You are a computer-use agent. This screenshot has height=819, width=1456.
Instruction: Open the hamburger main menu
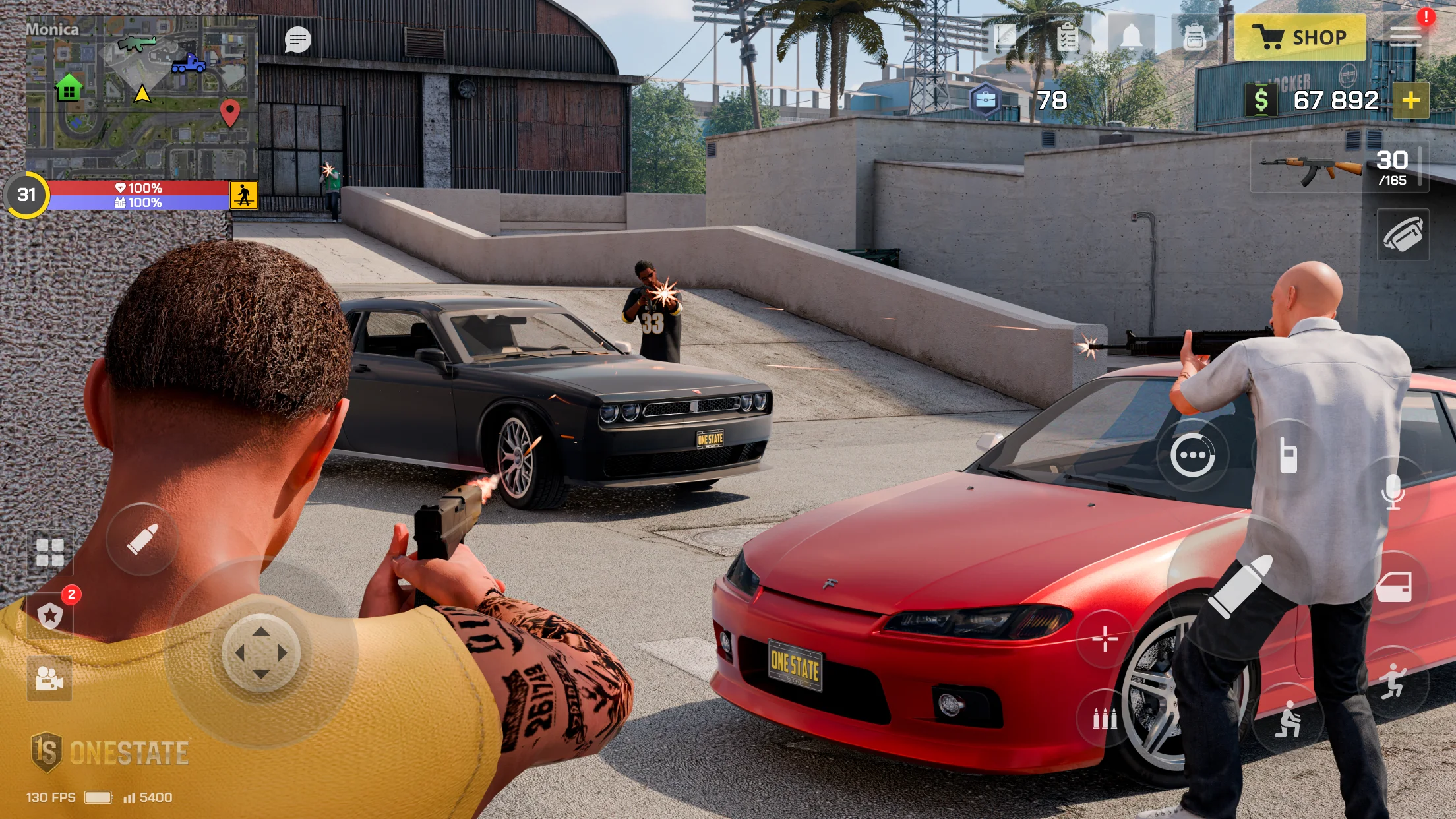coord(1405,37)
